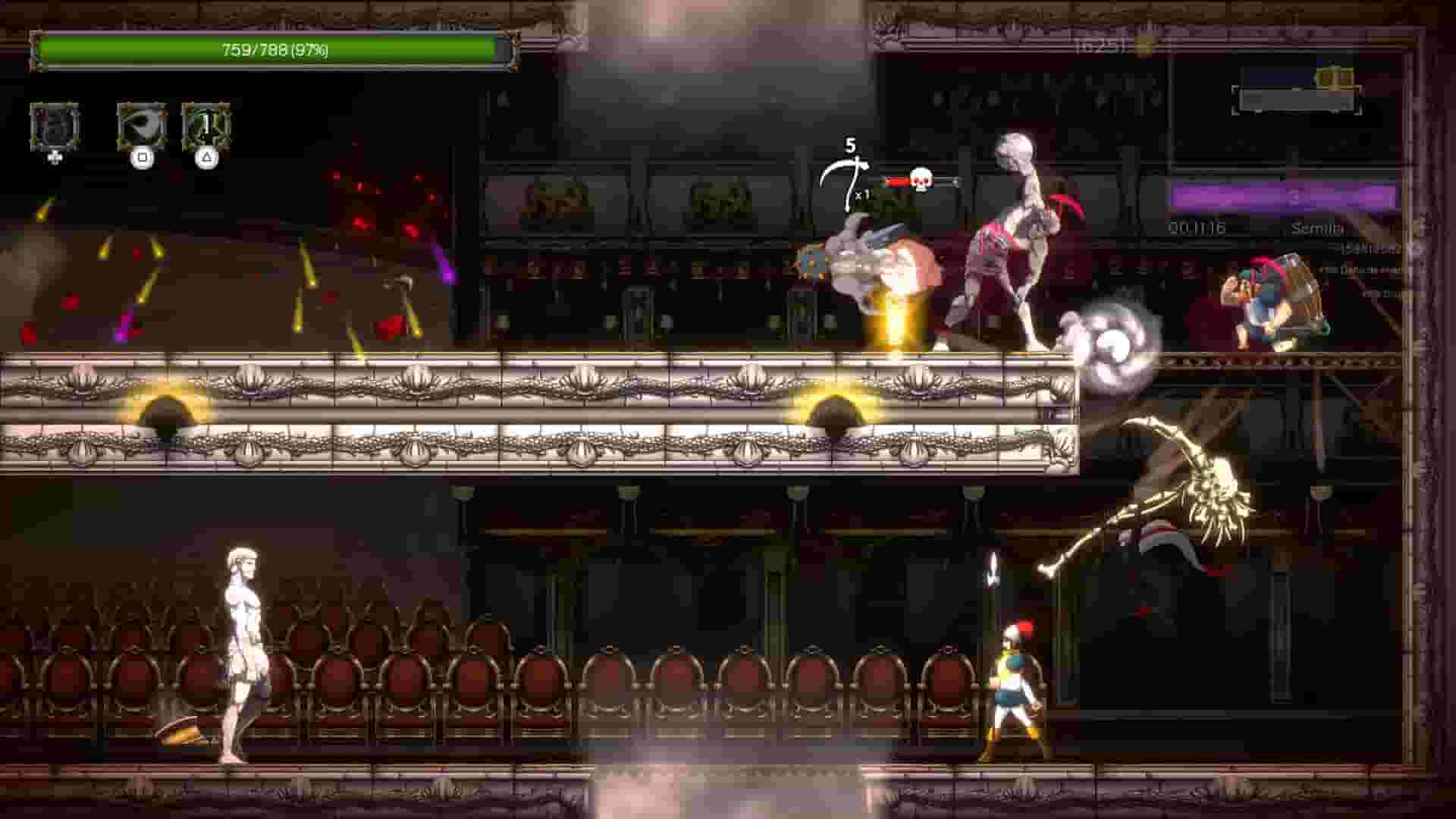Click the 1625 gold counter text
This screenshot has width=1456, height=819.
click(x=1094, y=44)
